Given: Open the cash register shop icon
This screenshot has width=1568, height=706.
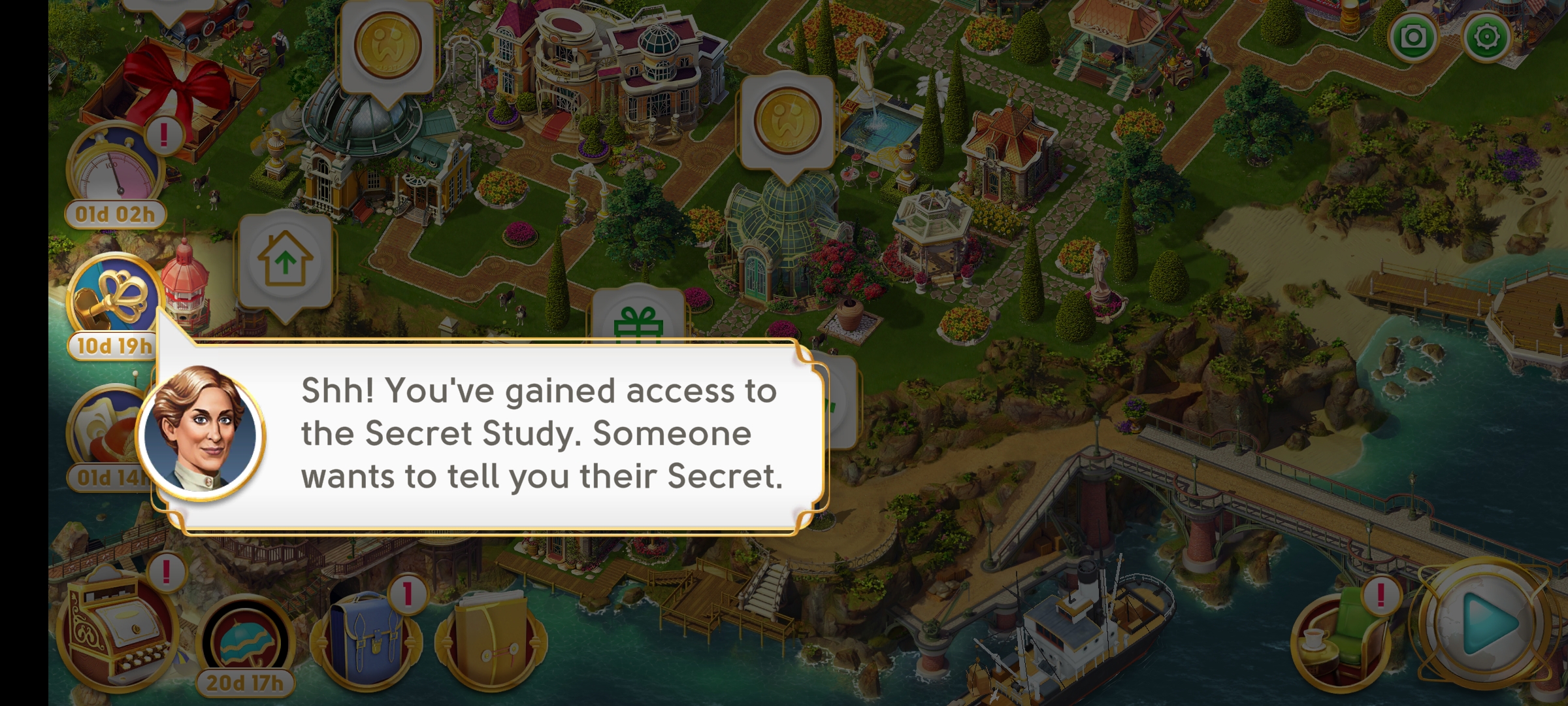Looking at the screenshot, I should point(118,631).
